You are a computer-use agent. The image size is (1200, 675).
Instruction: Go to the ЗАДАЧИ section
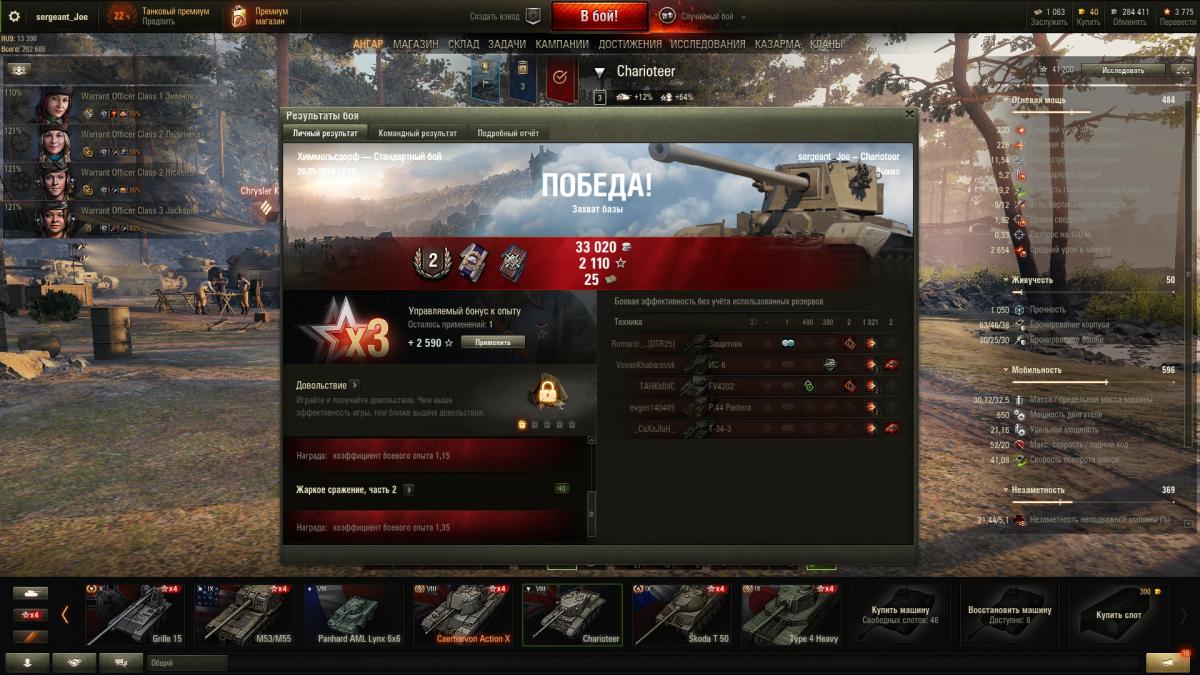[x=507, y=44]
